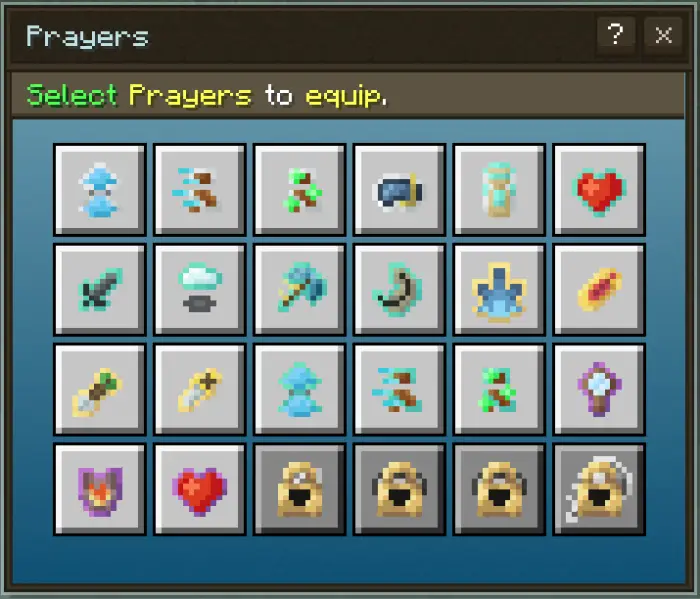The image size is (700, 599).
Task: Select the green-tipped arrow prayer
Action: pos(99,390)
